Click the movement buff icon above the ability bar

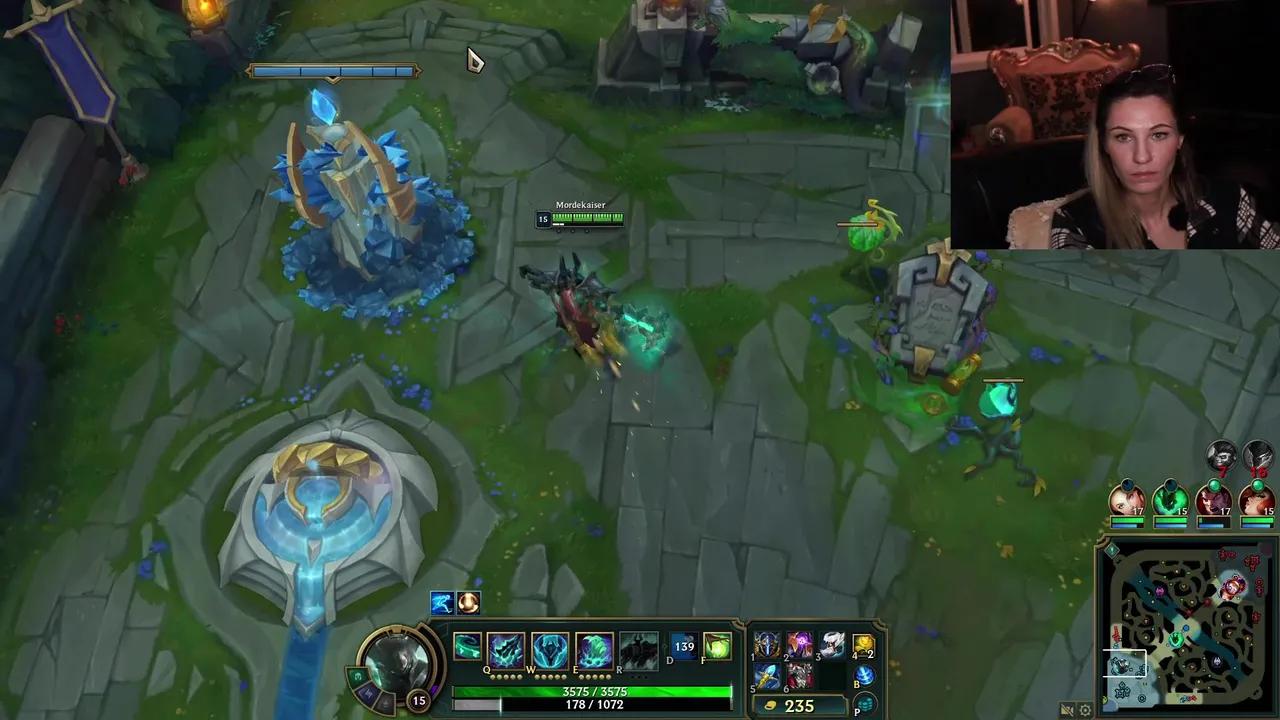pos(440,601)
